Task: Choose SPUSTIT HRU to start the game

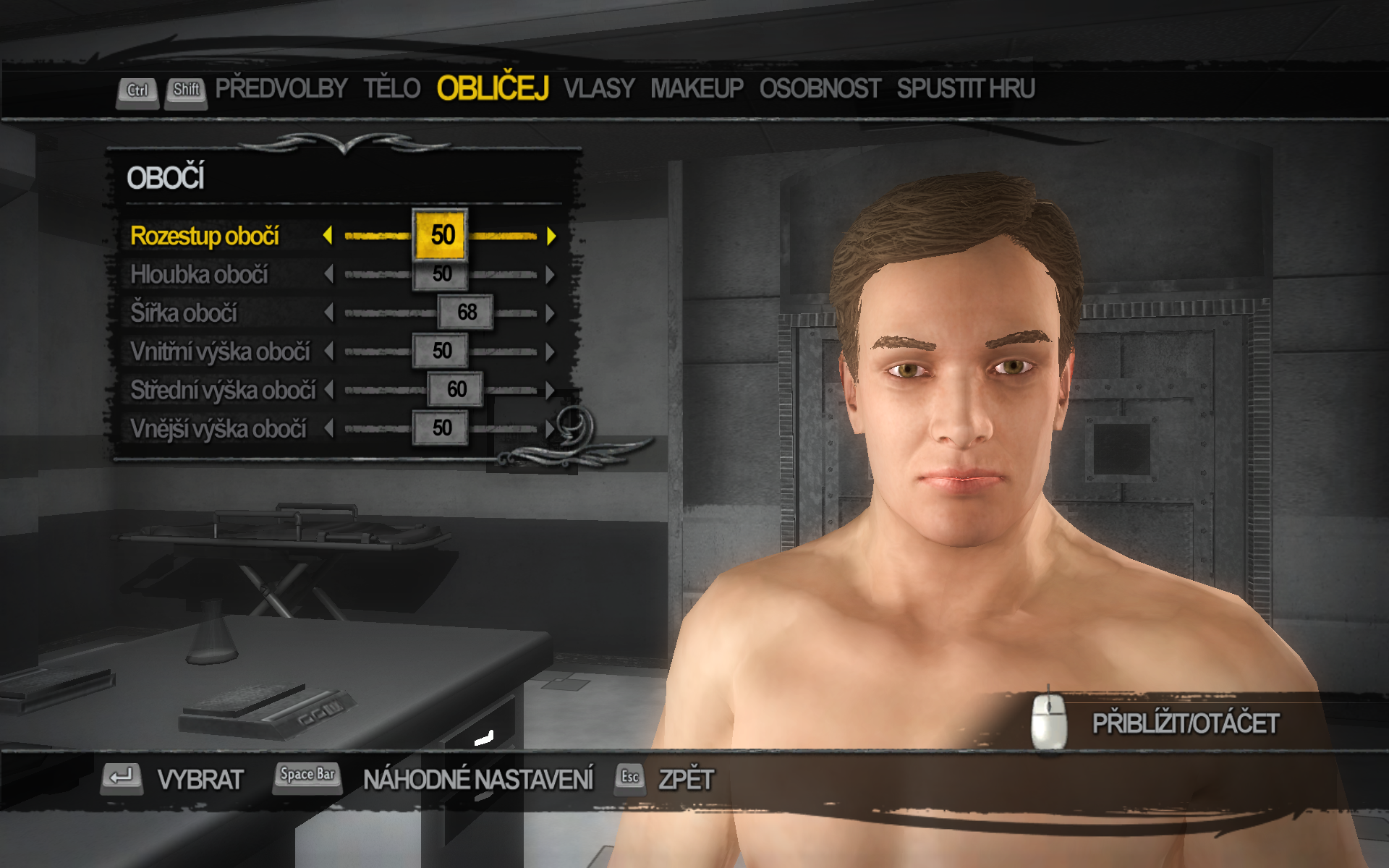Action: click(966, 89)
